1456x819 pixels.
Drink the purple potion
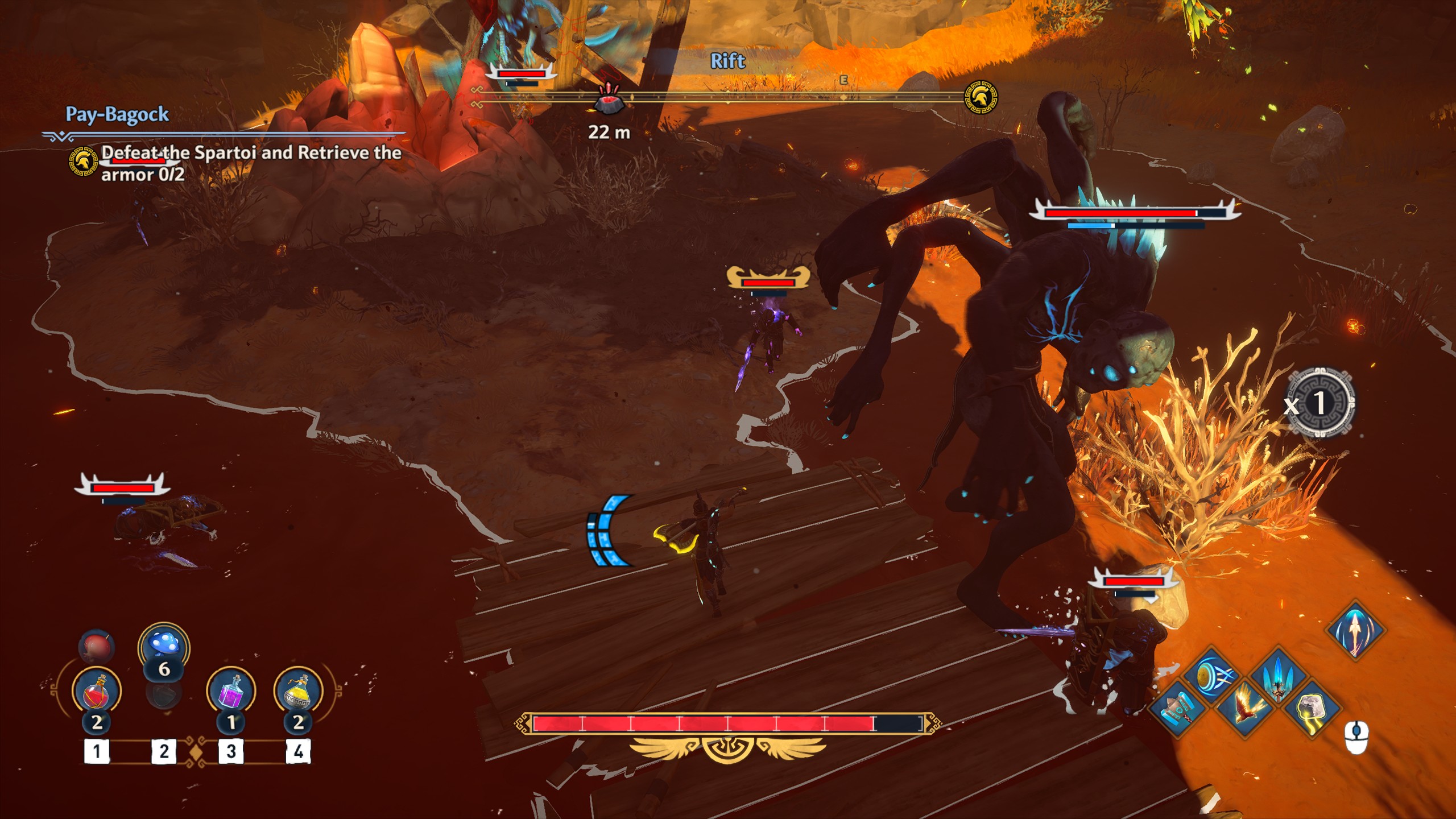(231, 691)
